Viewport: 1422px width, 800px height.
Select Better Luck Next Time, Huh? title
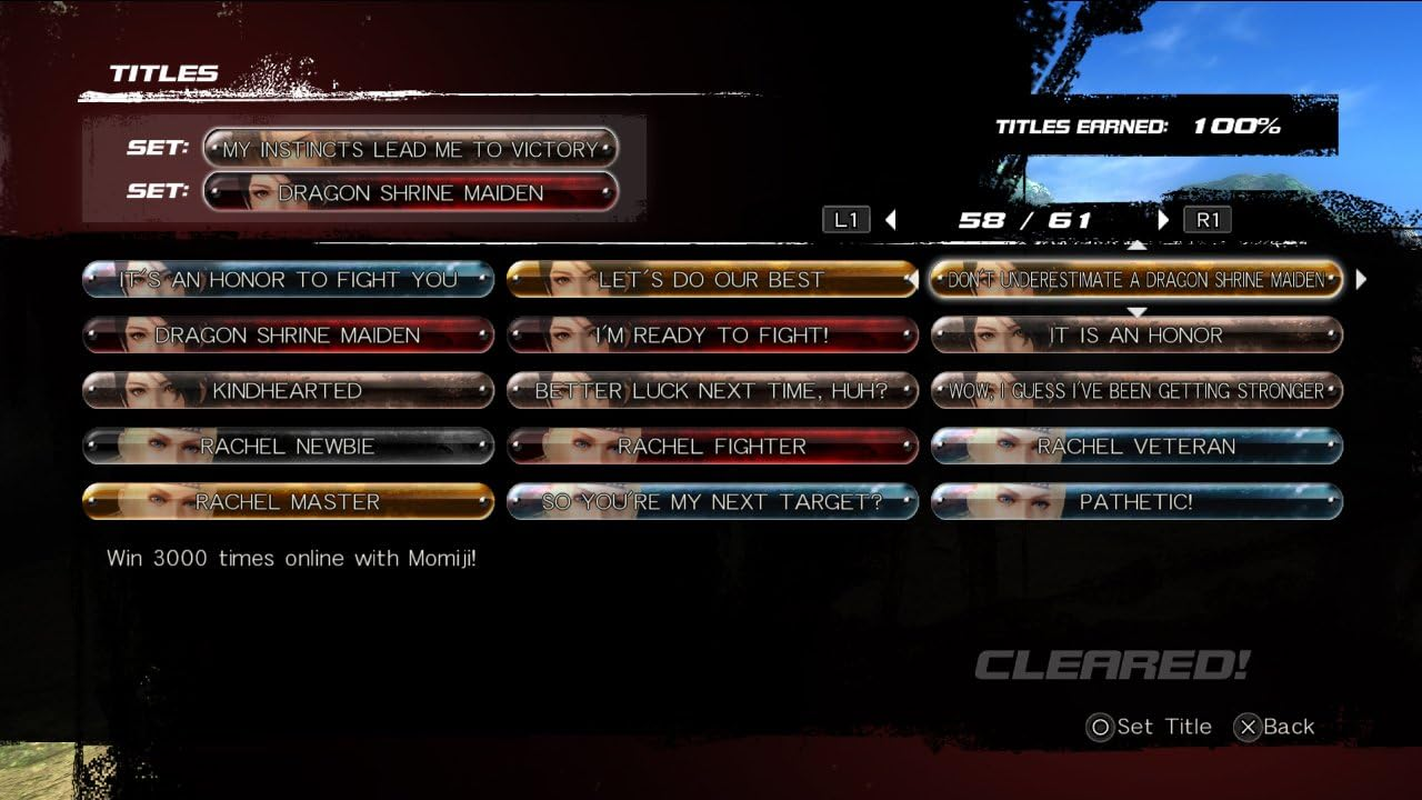713,391
